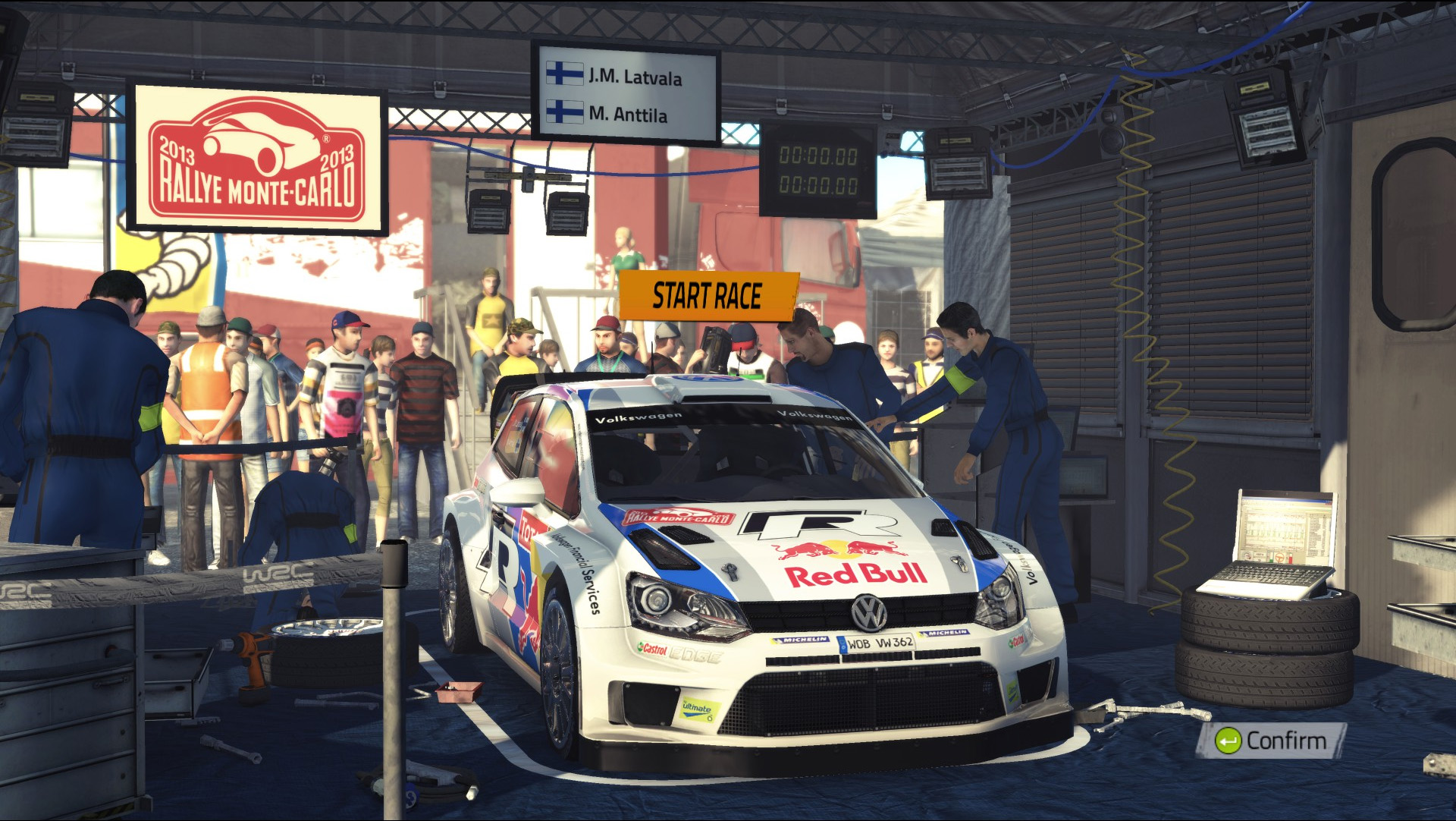
Task: Click the Confirm button
Action: (x=1272, y=741)
